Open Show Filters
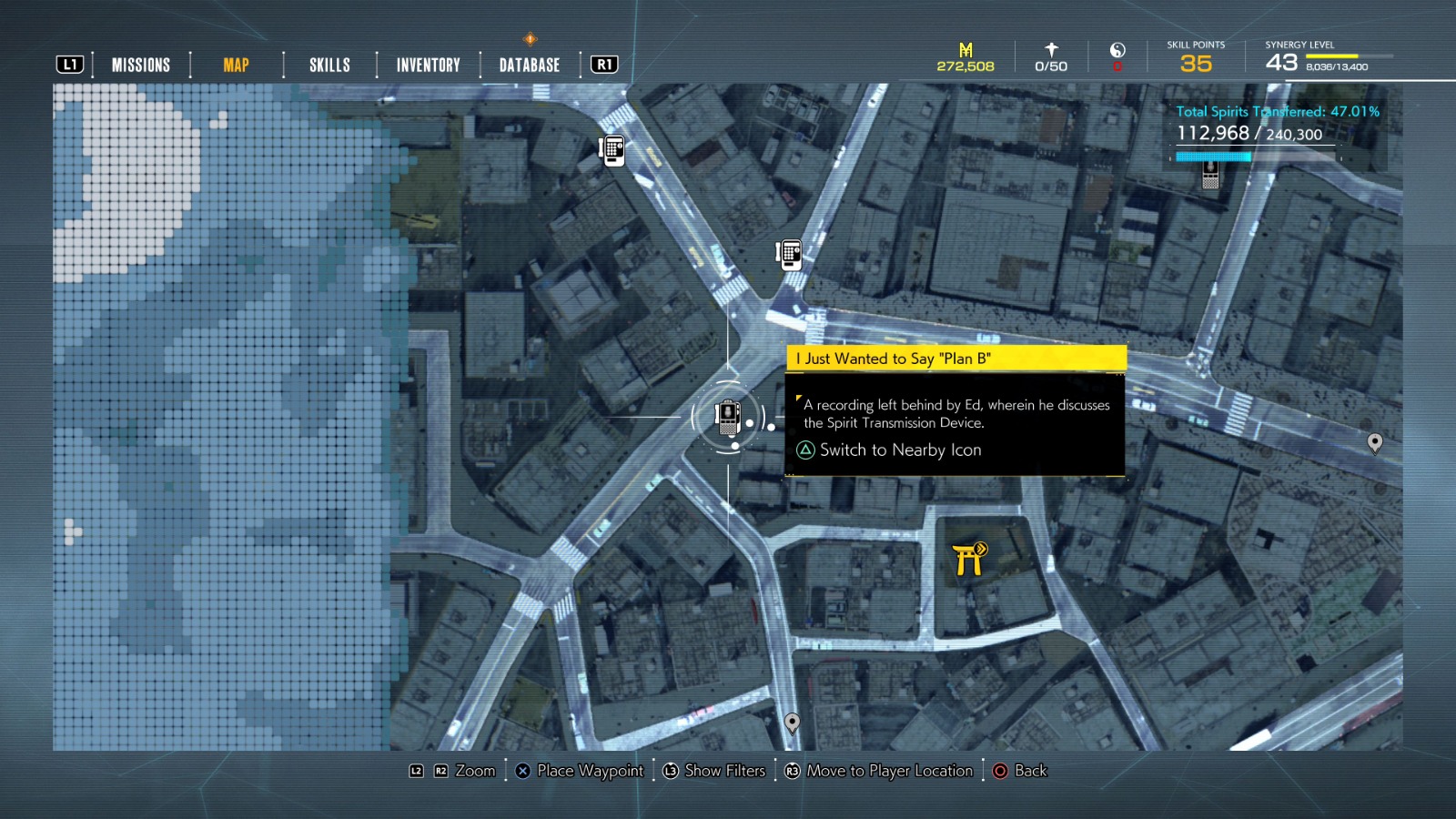This screenshot has width=1456, height=819. (715, 771)
